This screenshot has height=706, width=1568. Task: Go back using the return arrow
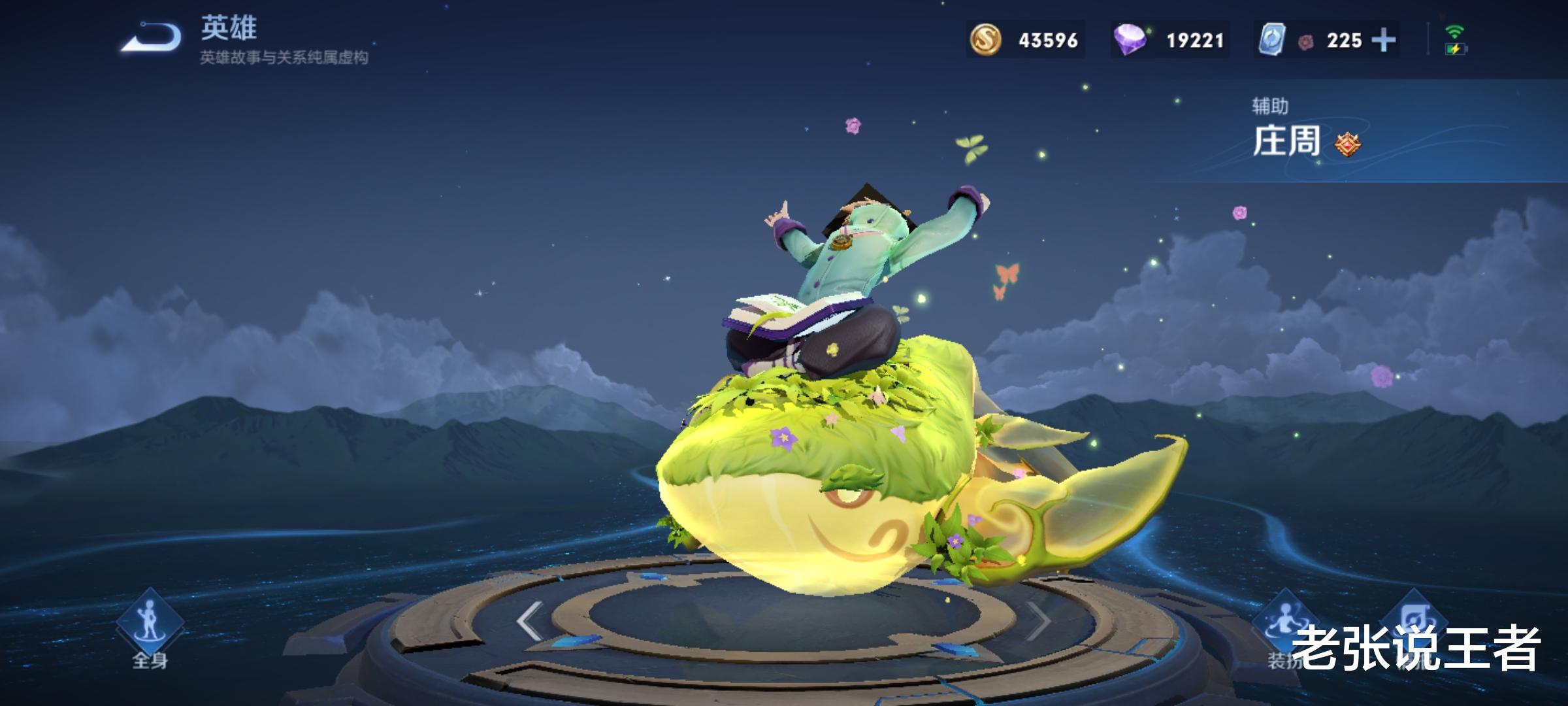coord(151,38)
